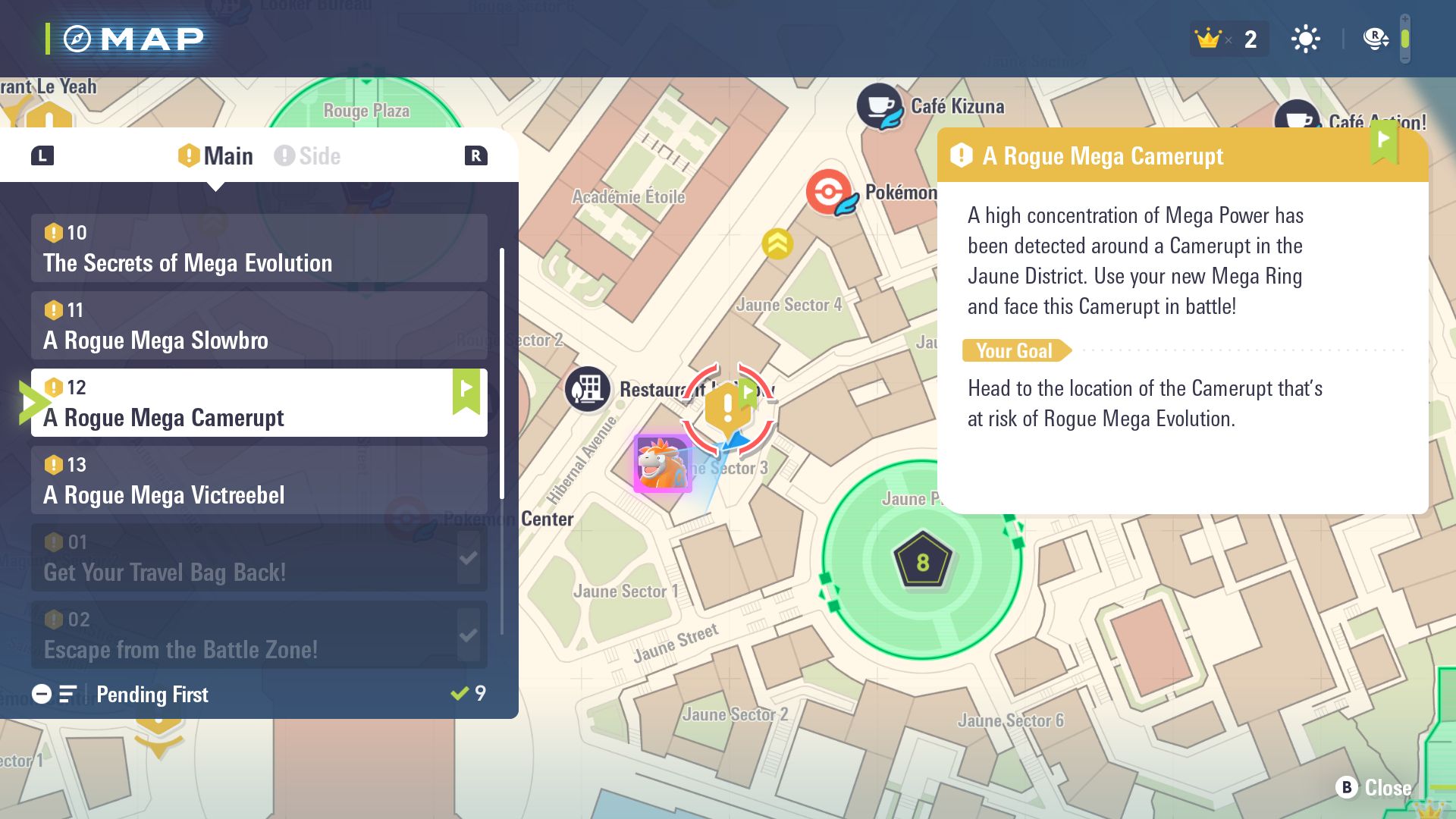Click the level 8 battle zone badge
Viewport: 1456px width, 819px height.
pos(922,561)
